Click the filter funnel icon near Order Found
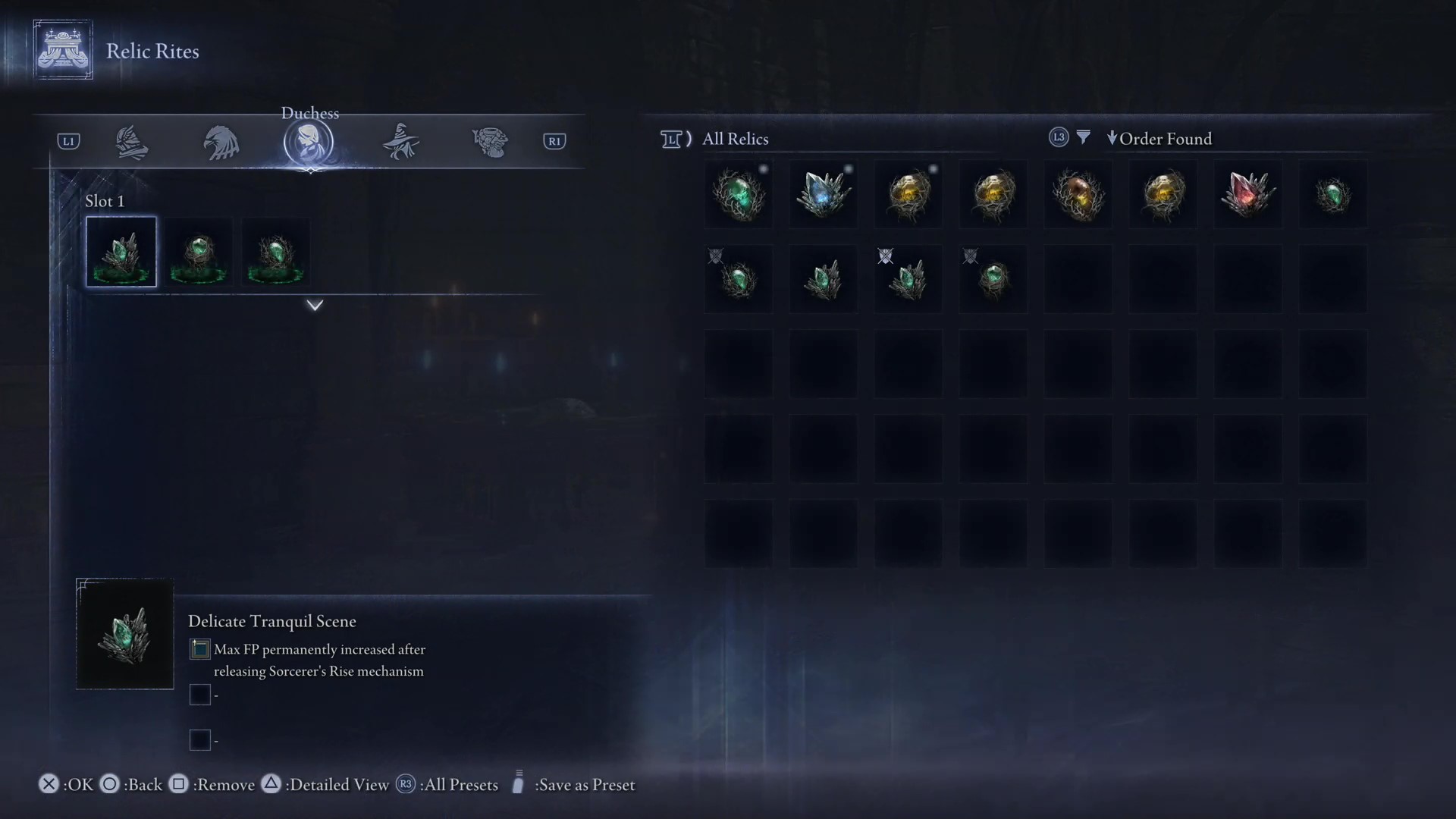 (x=1083, y=137)
